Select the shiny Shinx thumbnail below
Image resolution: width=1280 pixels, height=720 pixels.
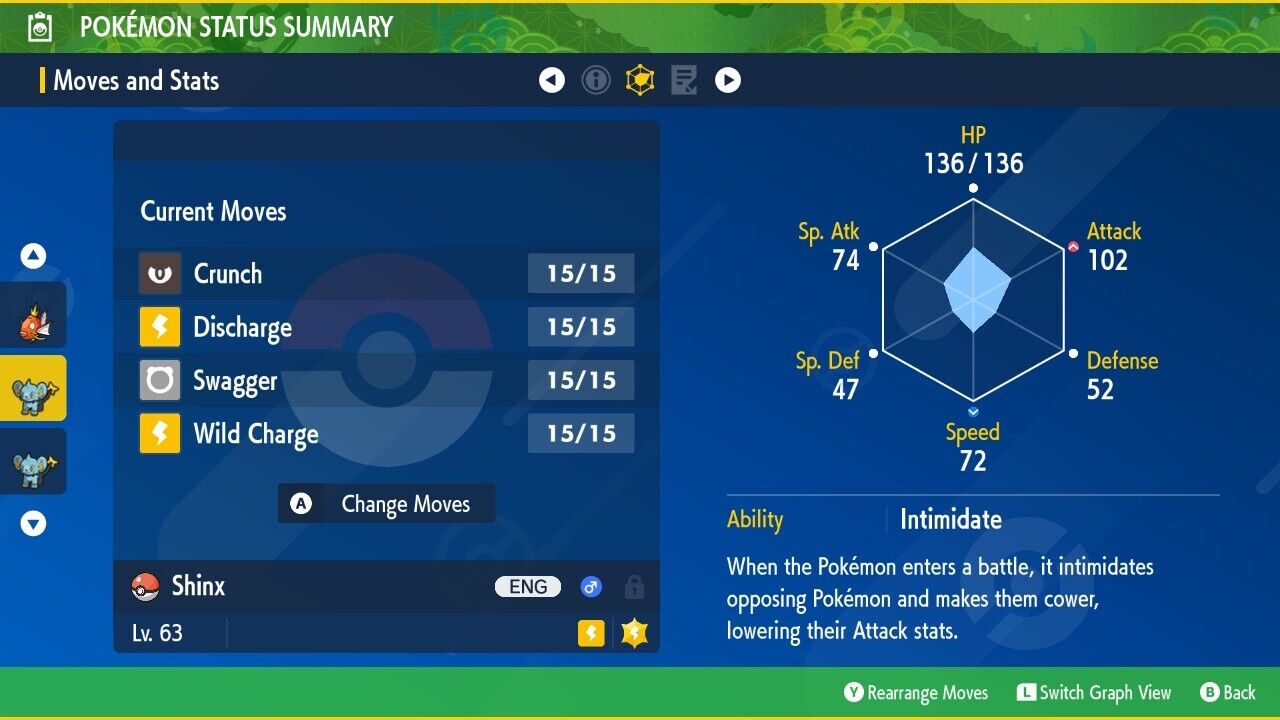(33, 461)
